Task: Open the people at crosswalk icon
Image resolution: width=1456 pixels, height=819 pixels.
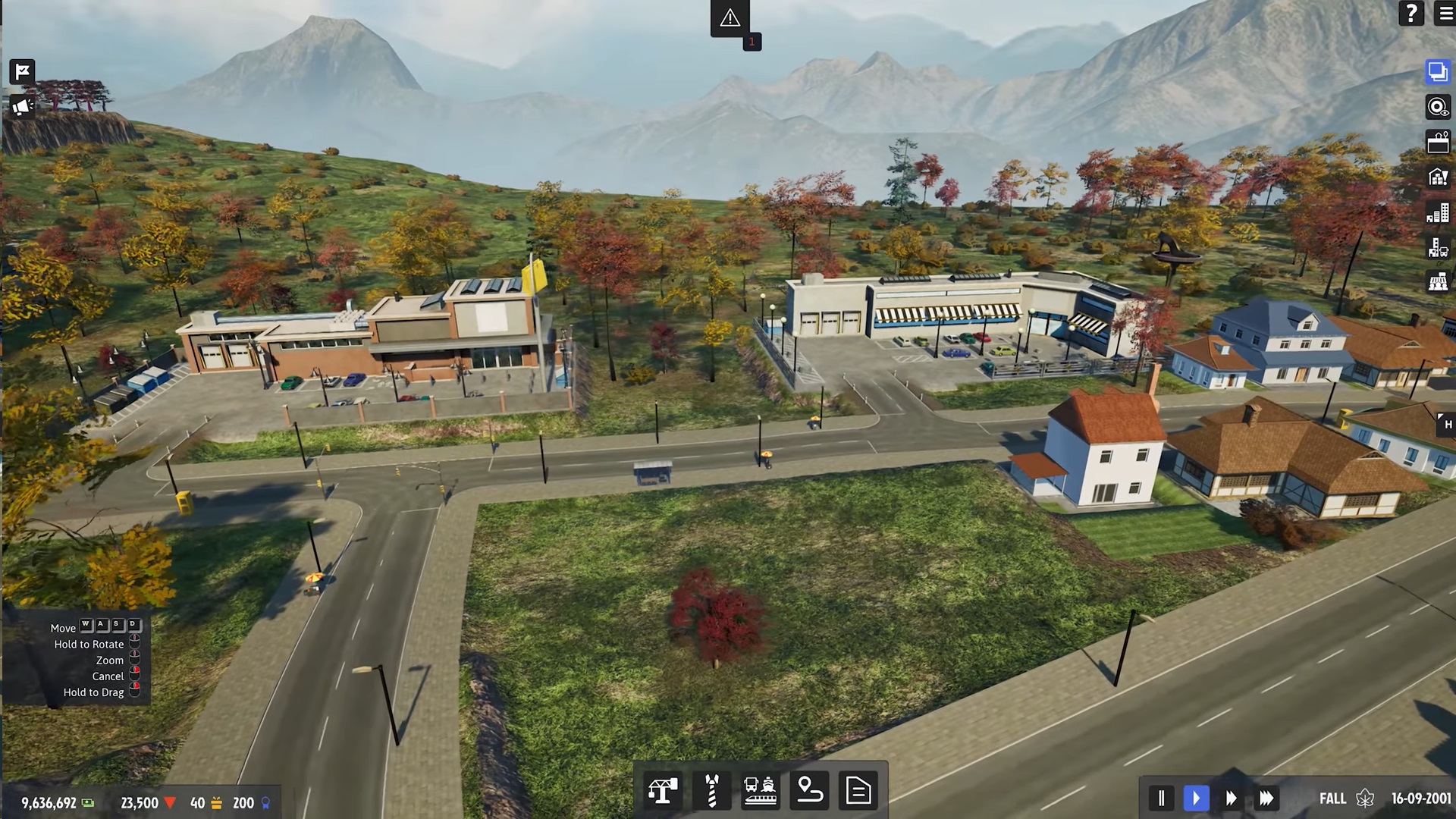Action: point(1437,282)
